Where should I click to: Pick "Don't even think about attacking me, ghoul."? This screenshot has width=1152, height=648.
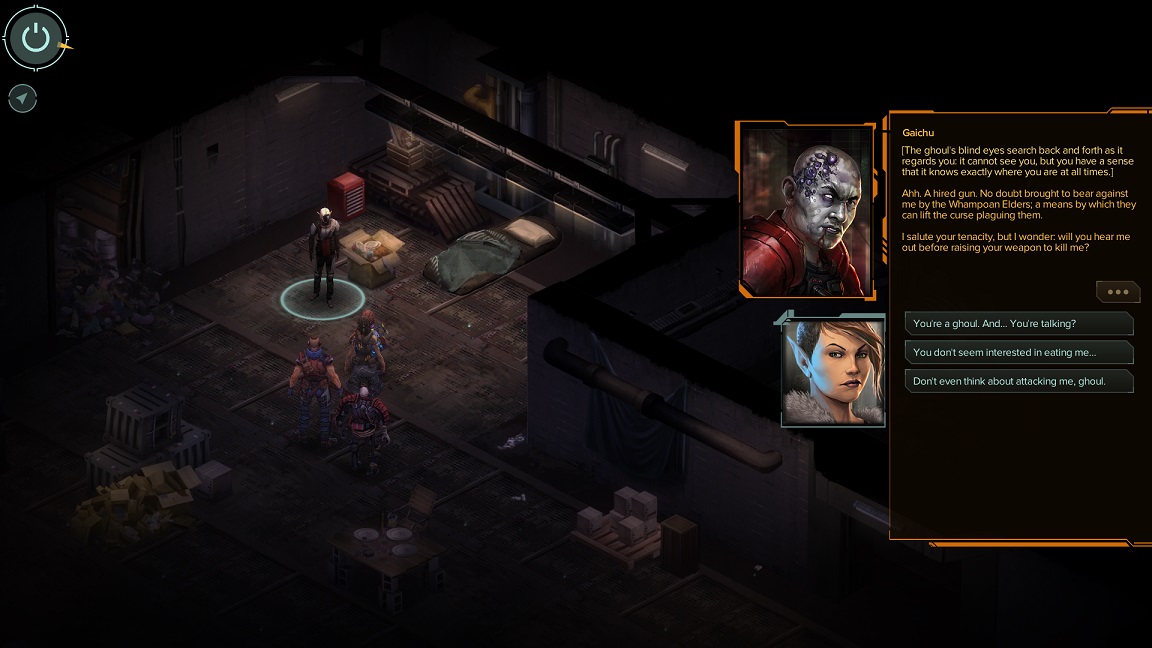click(1018, 381)
